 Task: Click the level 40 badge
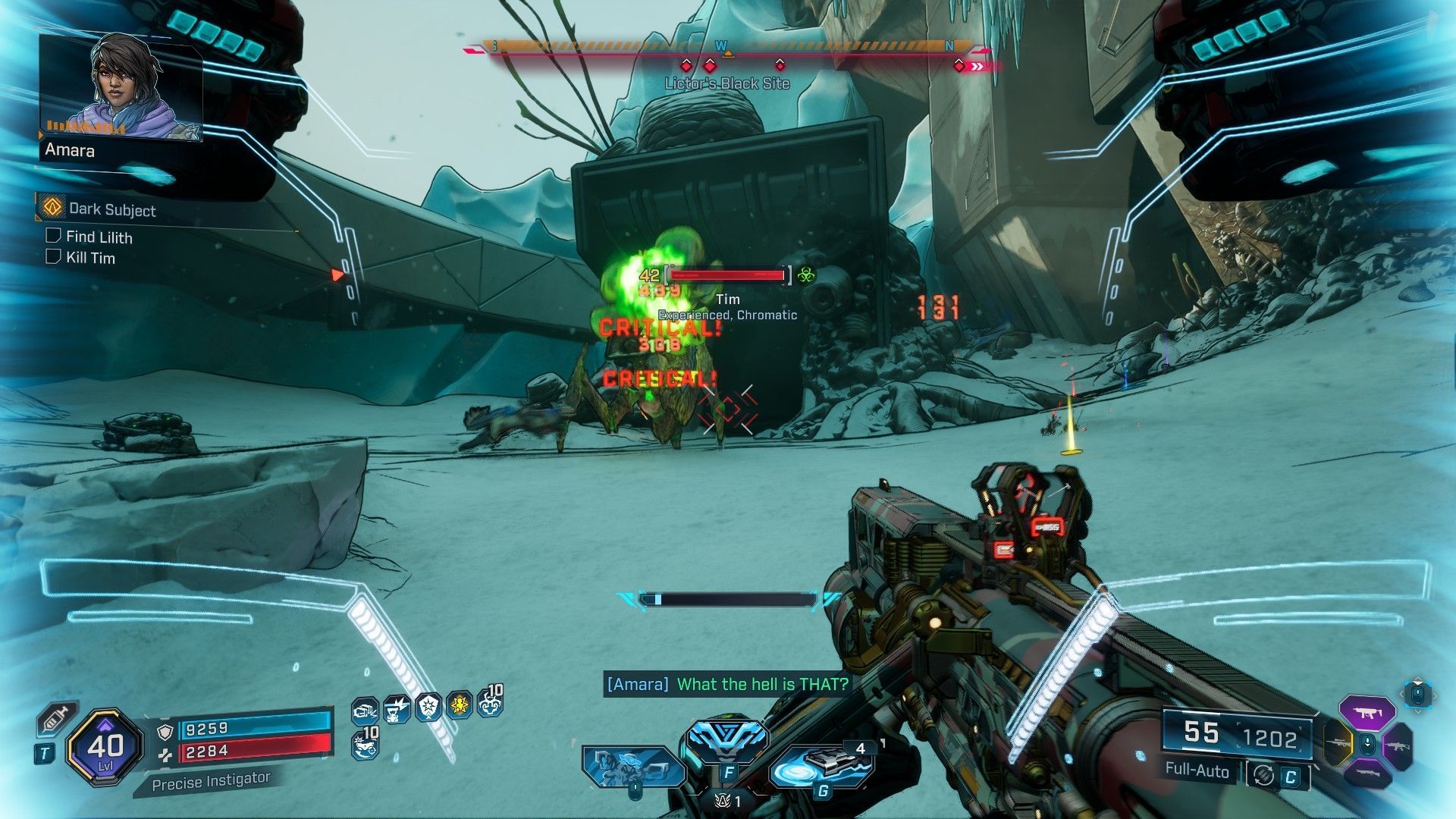[105, 748]
